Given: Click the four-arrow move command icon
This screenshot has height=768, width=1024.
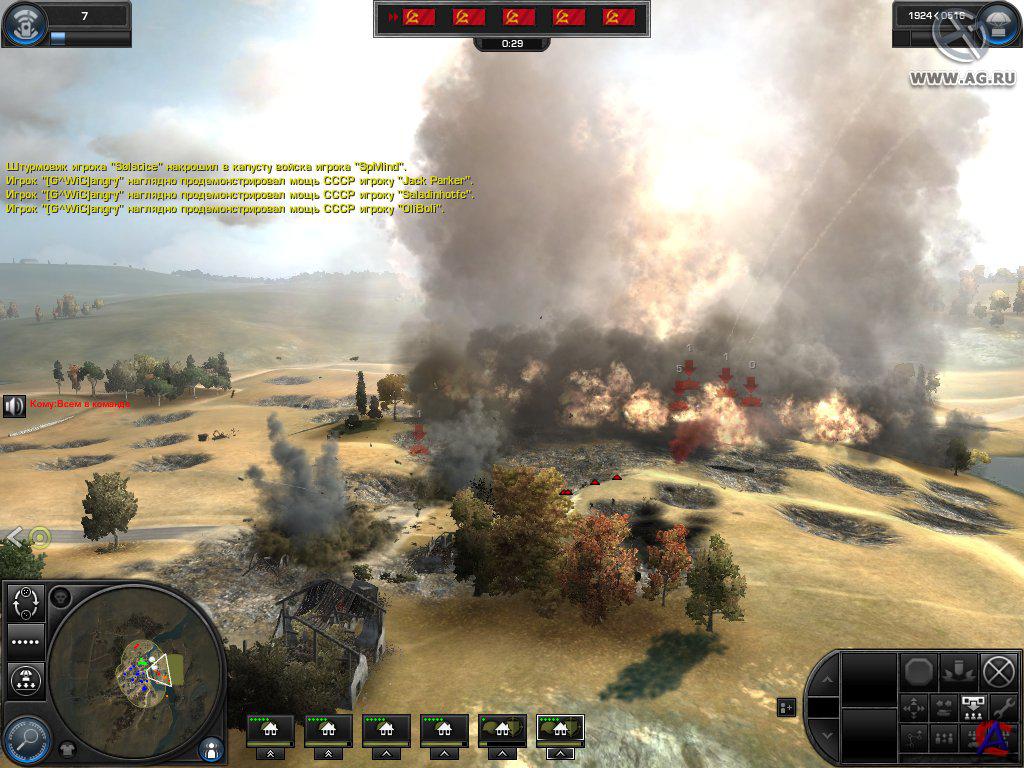Looking at the screenshot, I should click(x=915, y=707).
